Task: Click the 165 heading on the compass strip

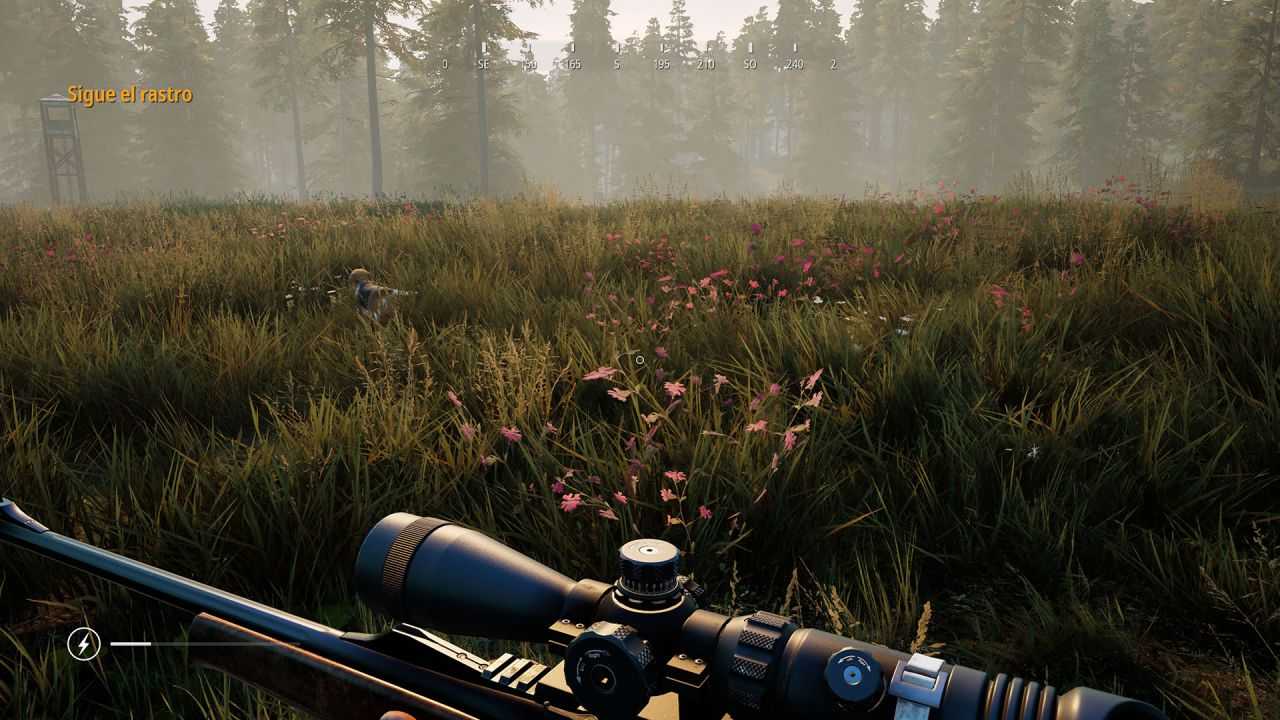Action: (573, 62)
